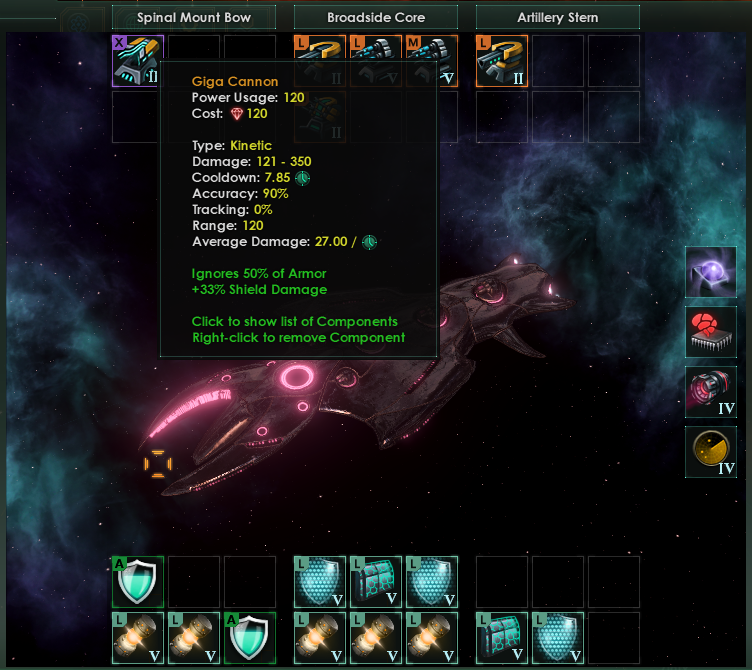Open the Broadside Core section selector

(375, 17)
